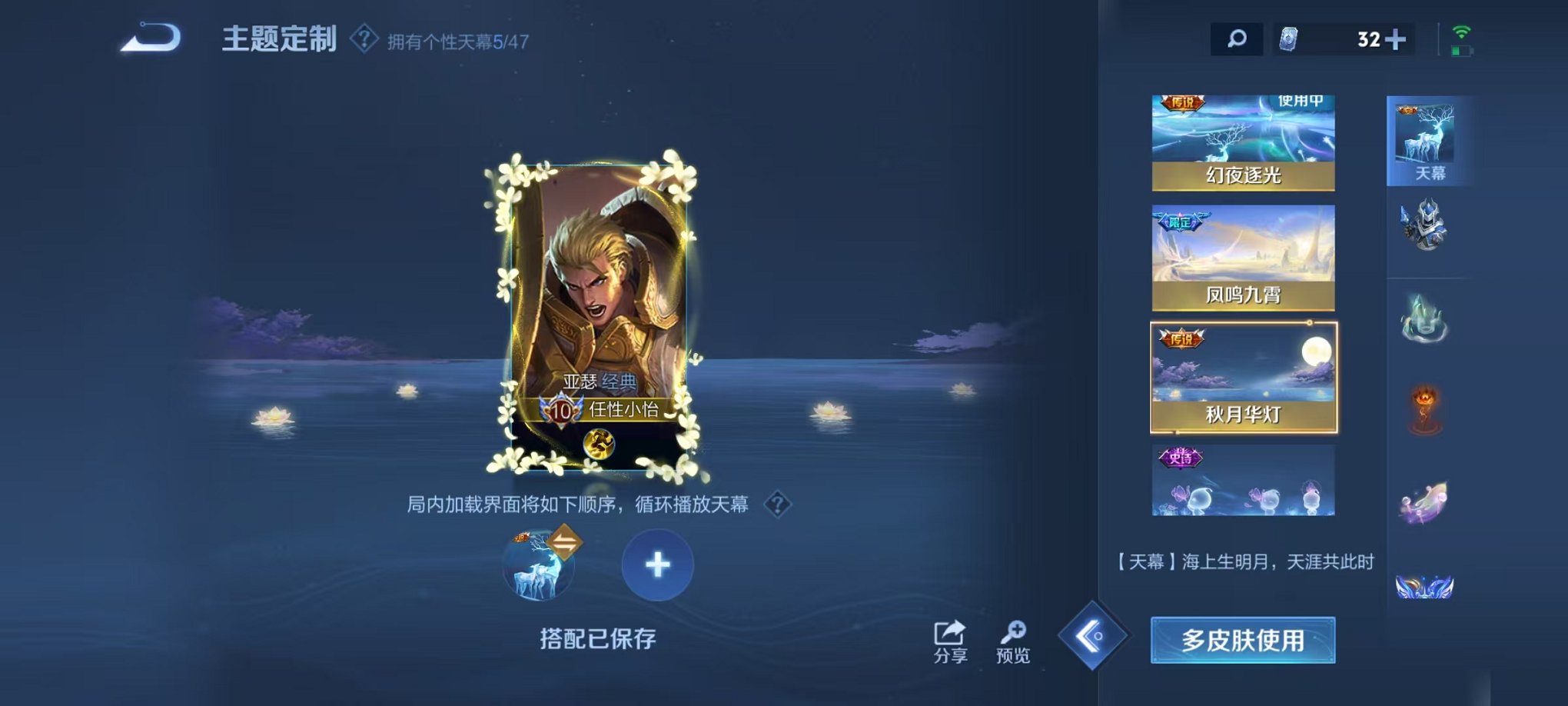Viewport: 1568px width, 706px height.
Task: Select the 幻夜逐光 canopy marked 使用中
Action: (1241, 138)
